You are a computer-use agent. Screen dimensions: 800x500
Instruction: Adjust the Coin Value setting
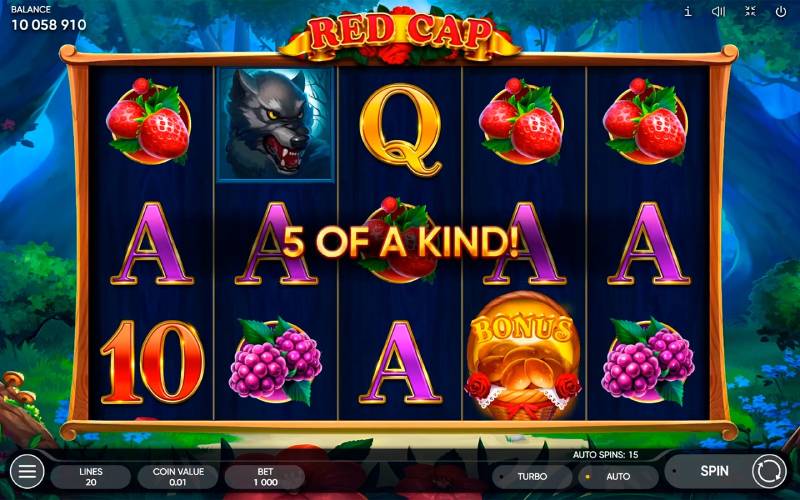pos(178,475)
